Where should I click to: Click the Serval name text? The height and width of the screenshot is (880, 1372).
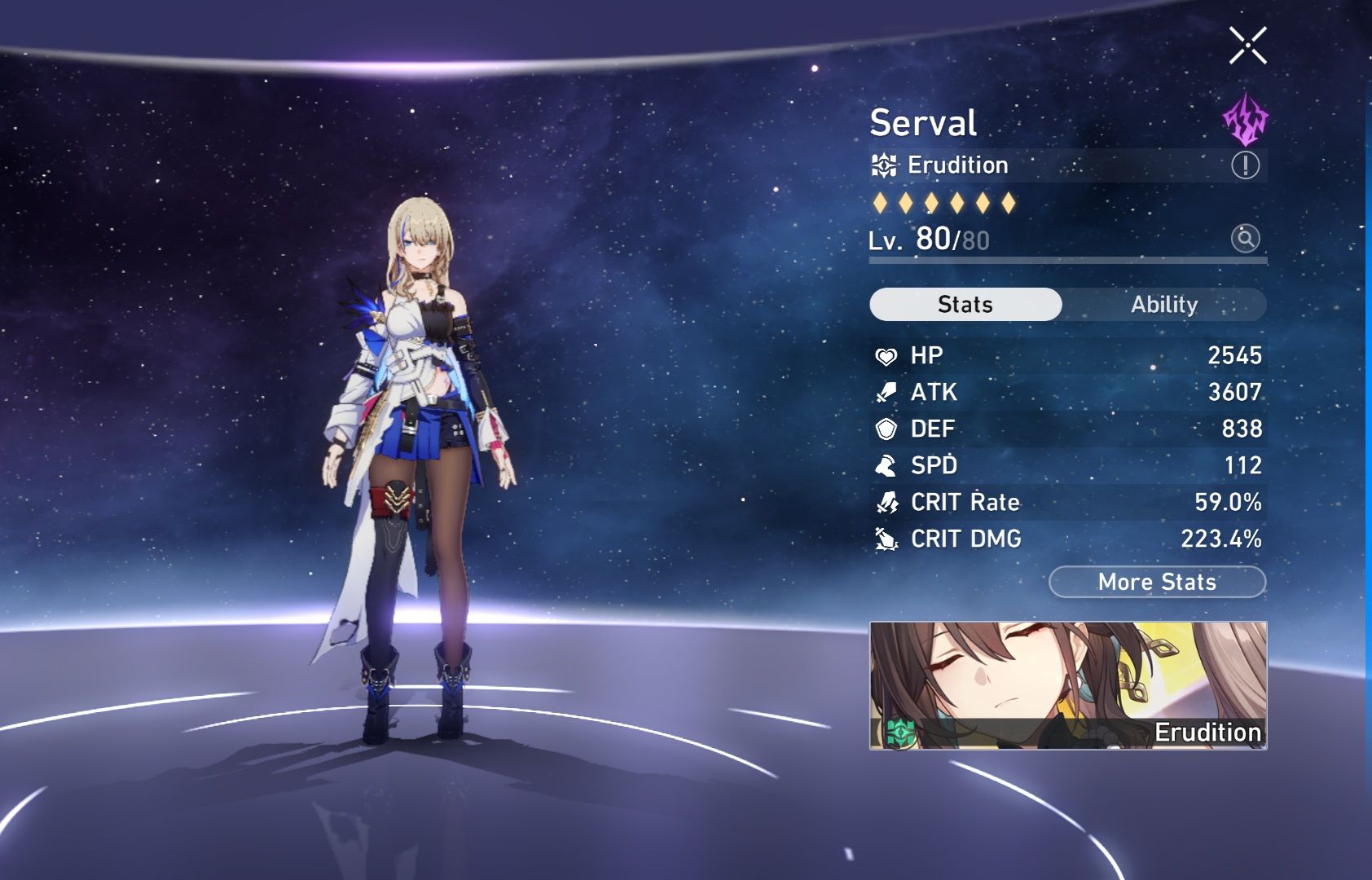(x=922, y=123)
